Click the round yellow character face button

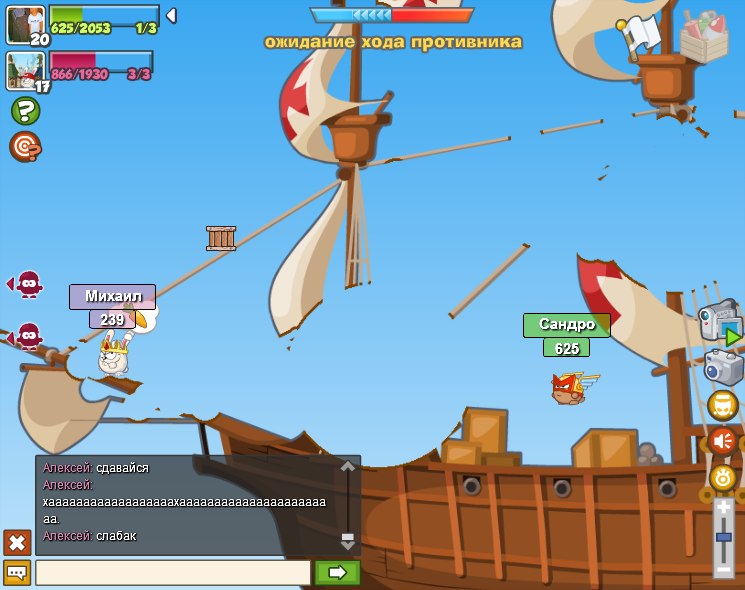[x=723, y=405]
